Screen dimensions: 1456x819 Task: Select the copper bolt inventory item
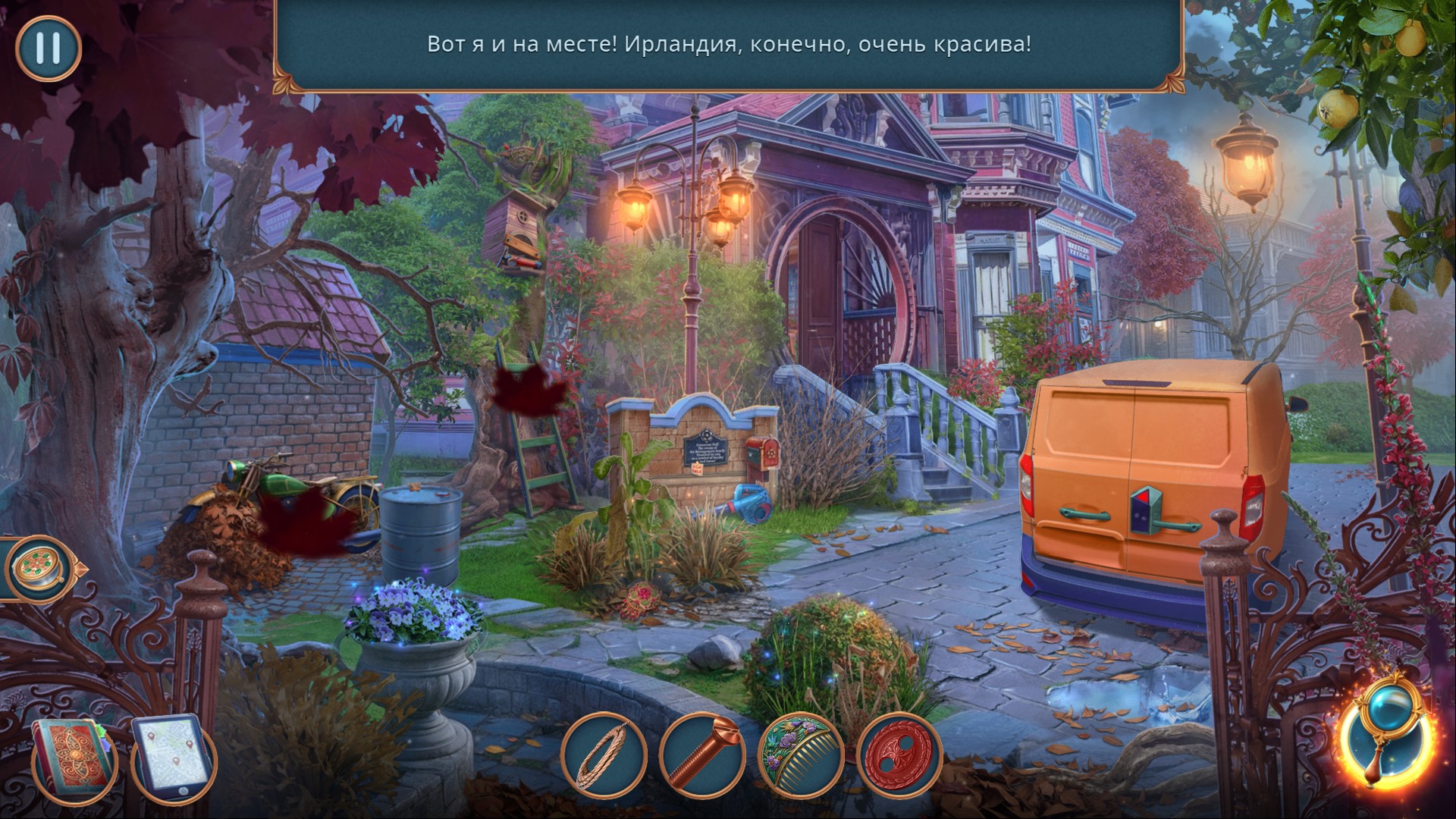coord(702,757)
